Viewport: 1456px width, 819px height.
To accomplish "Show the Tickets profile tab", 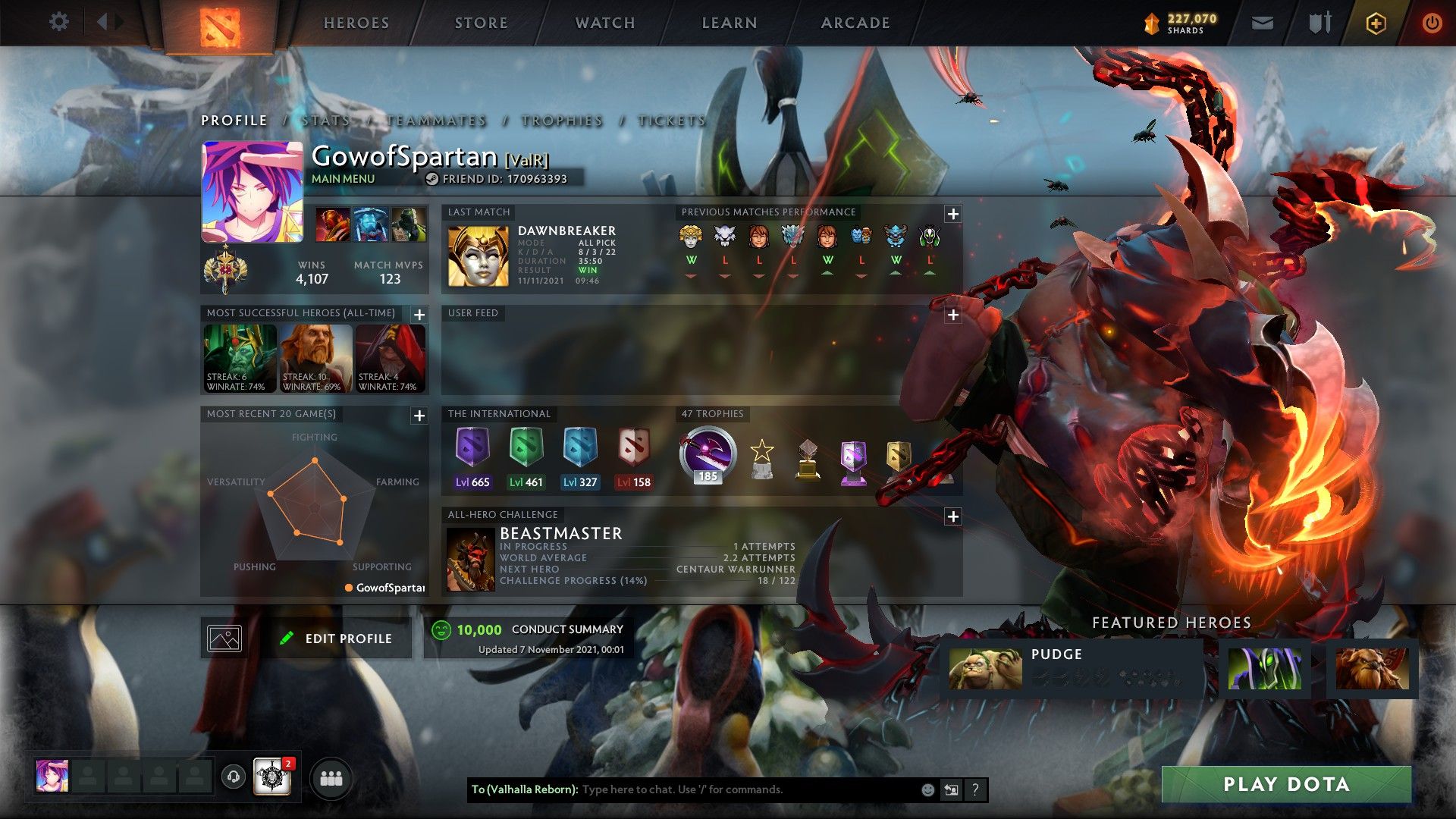I will click(x=671, y=121).
